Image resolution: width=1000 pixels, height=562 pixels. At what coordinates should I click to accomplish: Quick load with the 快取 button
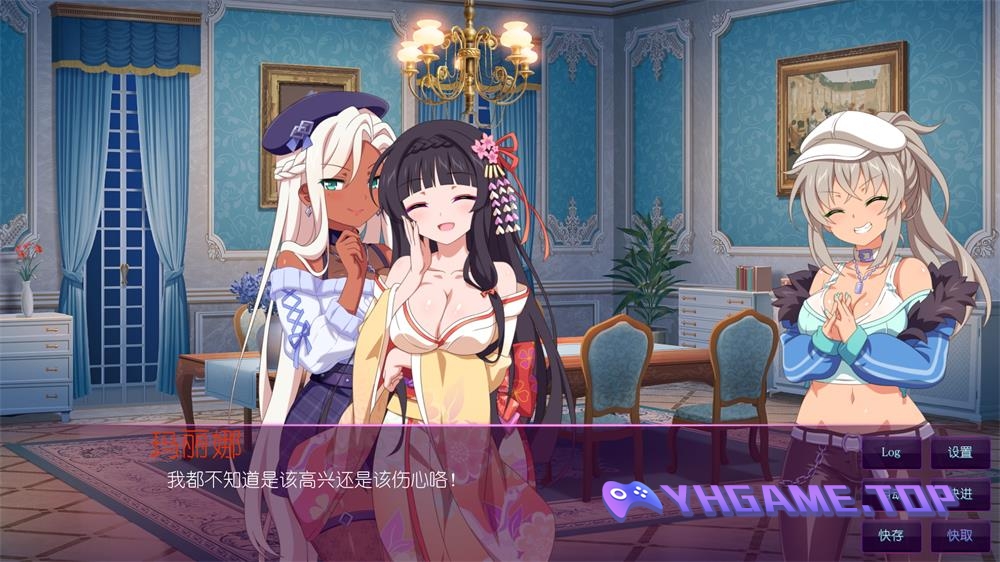960,535
